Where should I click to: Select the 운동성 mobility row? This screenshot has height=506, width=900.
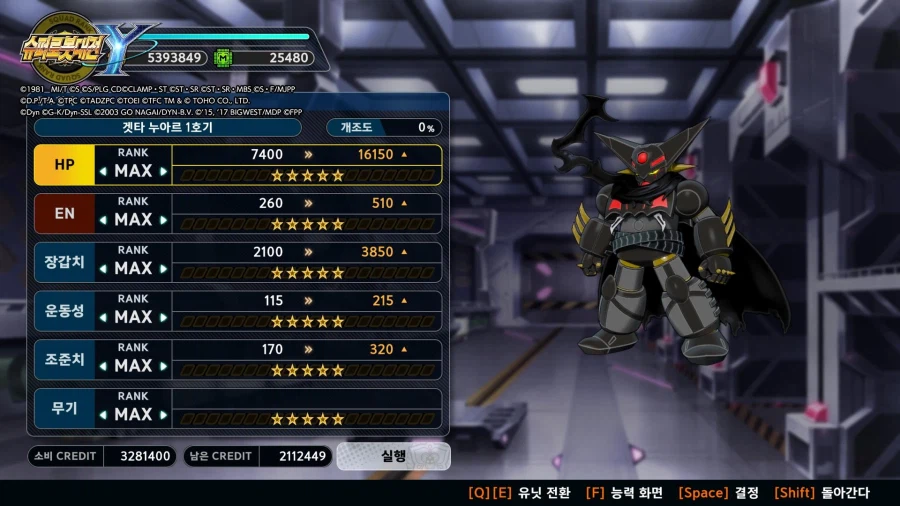(64, 311)
